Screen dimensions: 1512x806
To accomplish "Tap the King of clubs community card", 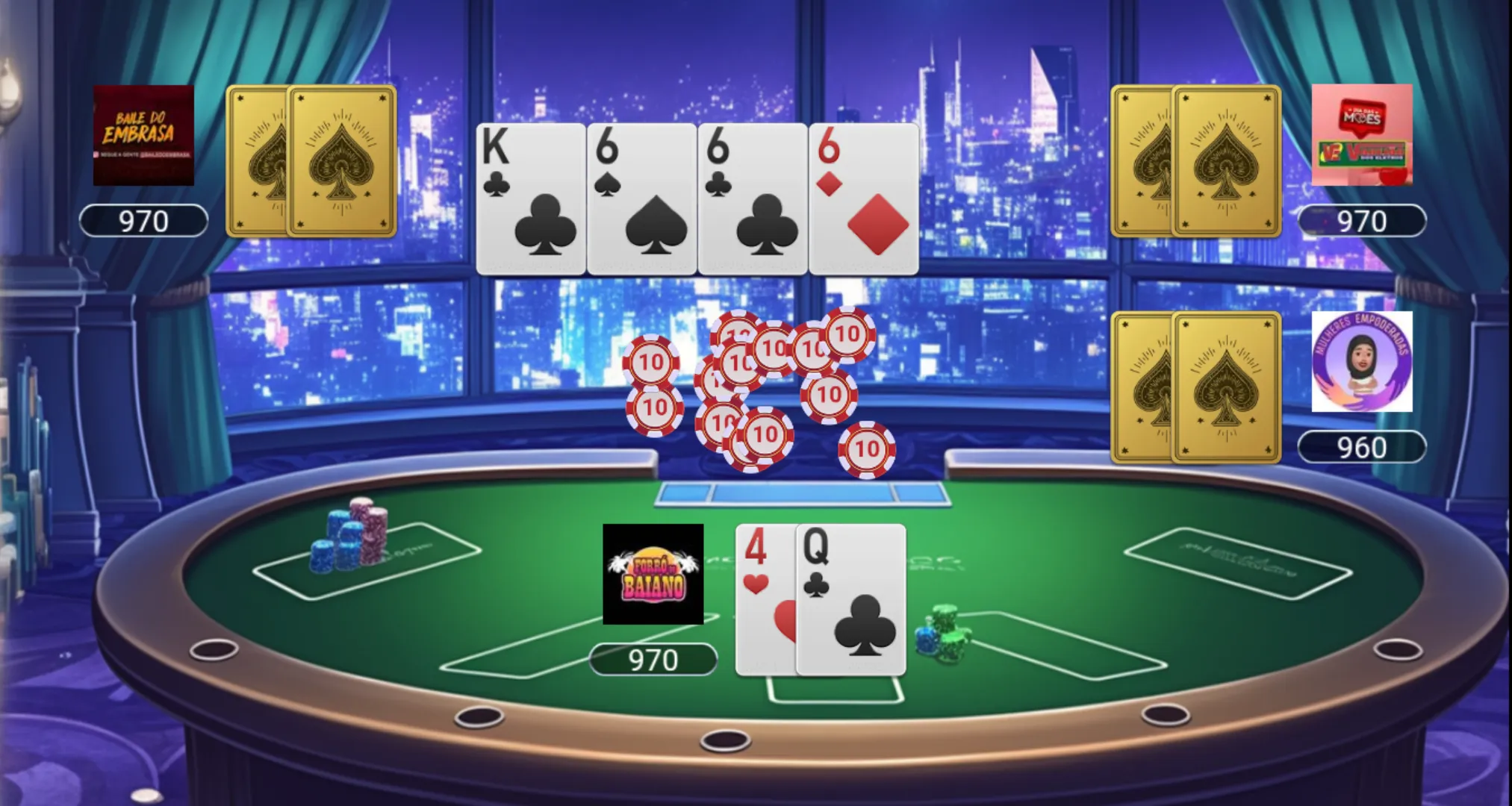I will (x=530, y=199).
